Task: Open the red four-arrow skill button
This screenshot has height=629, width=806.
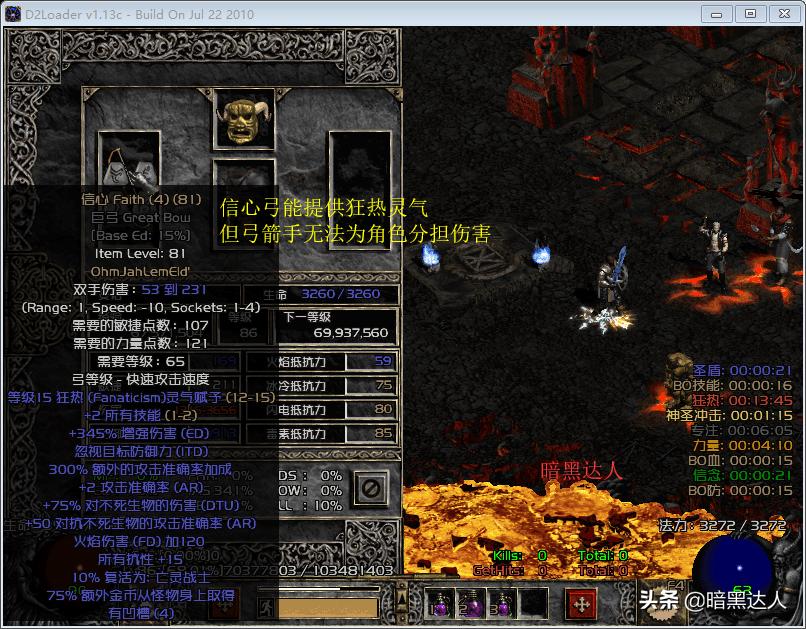Action: pyautogui.click(x=582, y=603)
